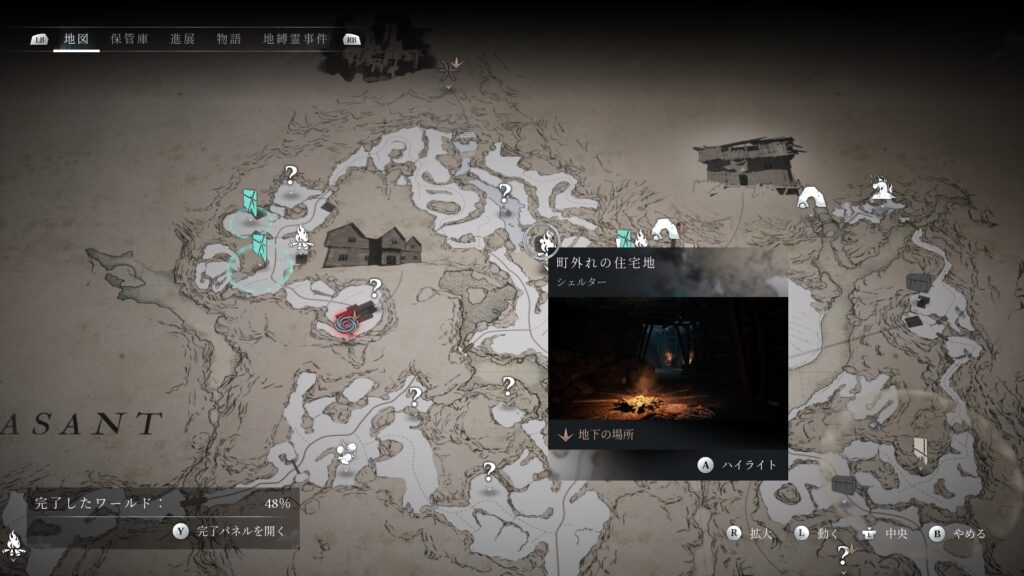This screenshot has height=576, width=1024.
Task: Switch to the 保管庫 tab
Action: coord(130,39)
